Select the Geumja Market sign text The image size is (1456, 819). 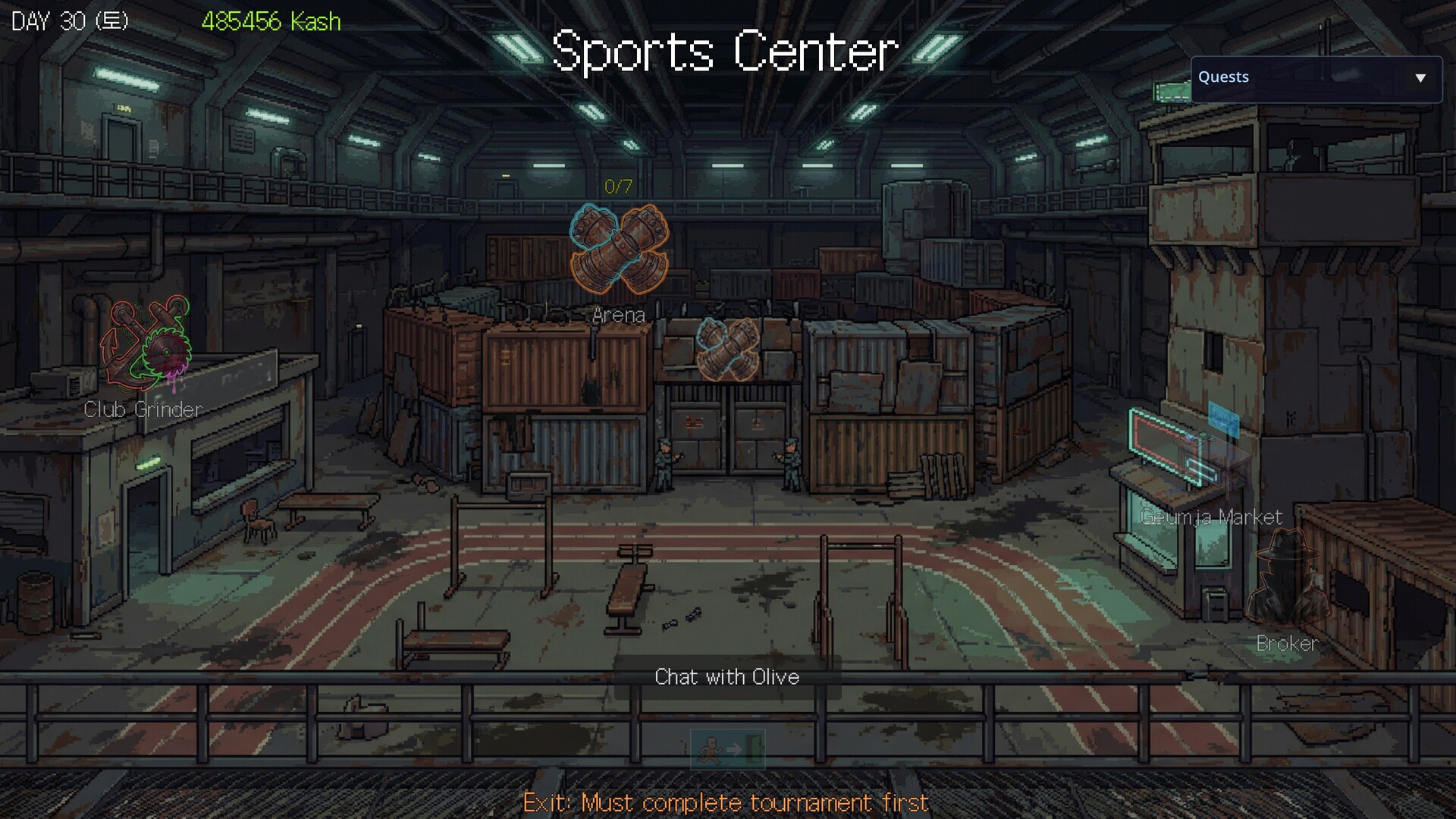coord(1210,518)
